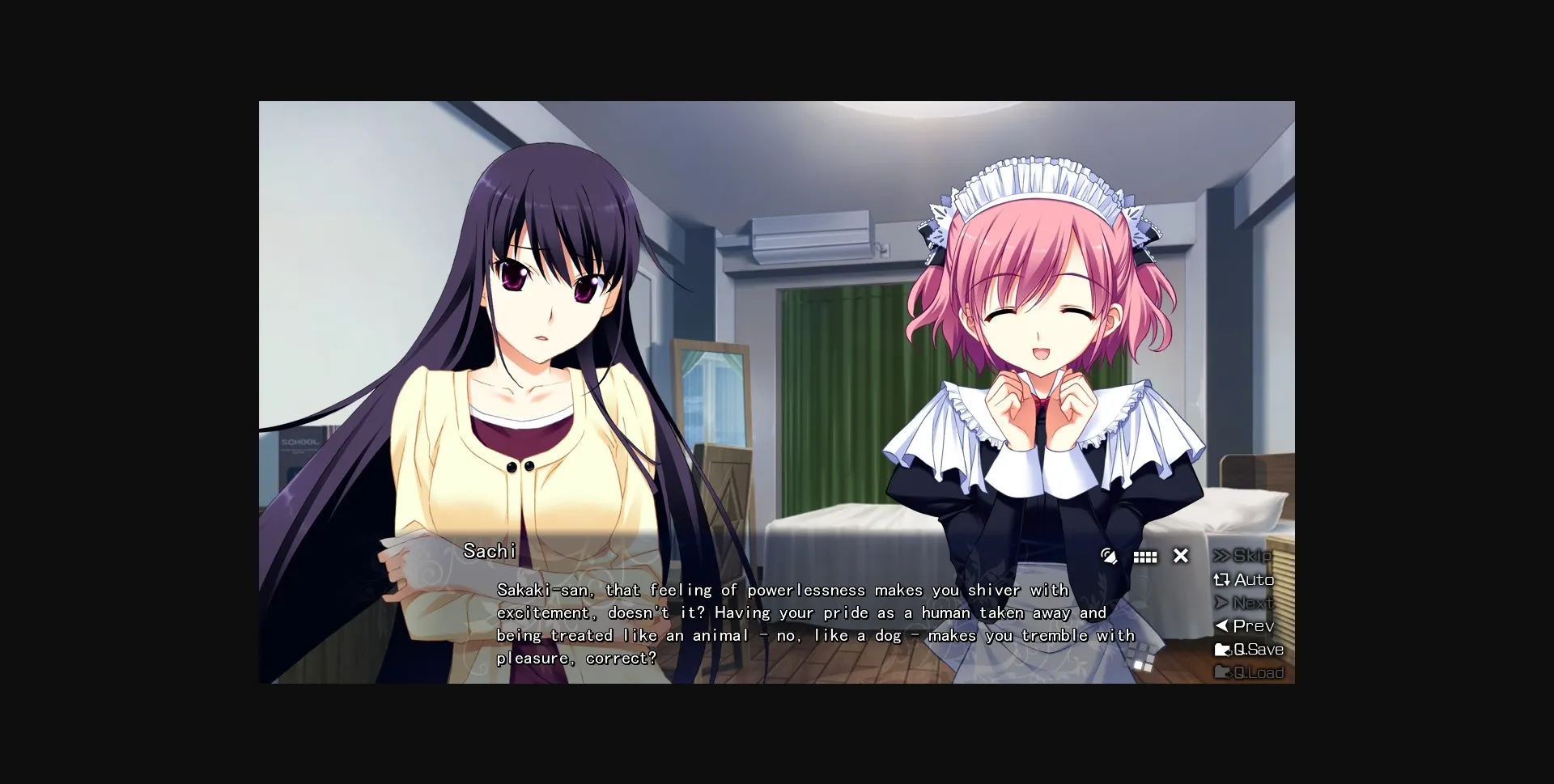Click the loop arrows icon next to Auto
Viewport: 1554px width, 784px height.
[1221, 580]
